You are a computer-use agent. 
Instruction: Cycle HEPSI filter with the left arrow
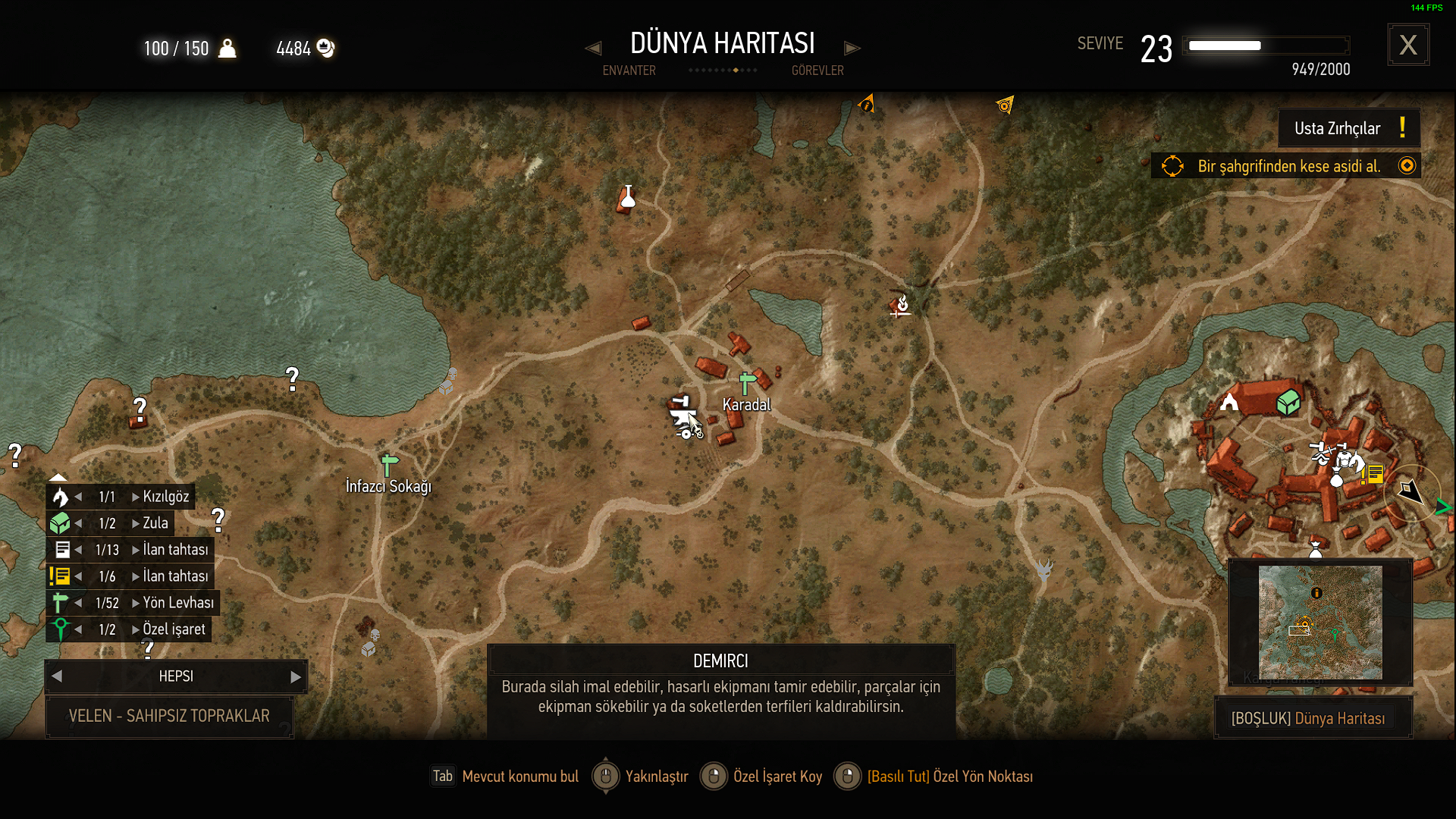click(57, 676)
